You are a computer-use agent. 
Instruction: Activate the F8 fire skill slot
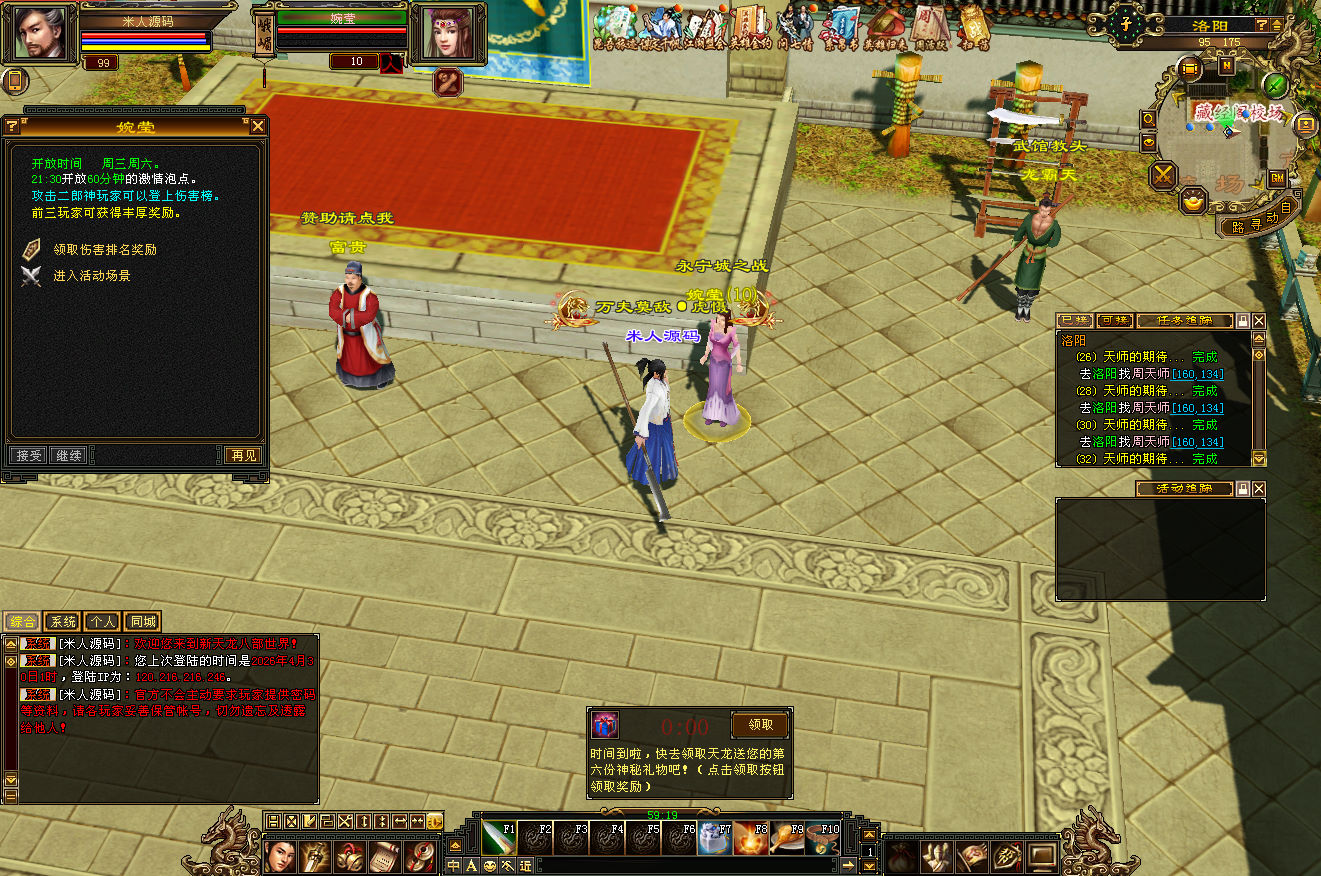(751, 838)
